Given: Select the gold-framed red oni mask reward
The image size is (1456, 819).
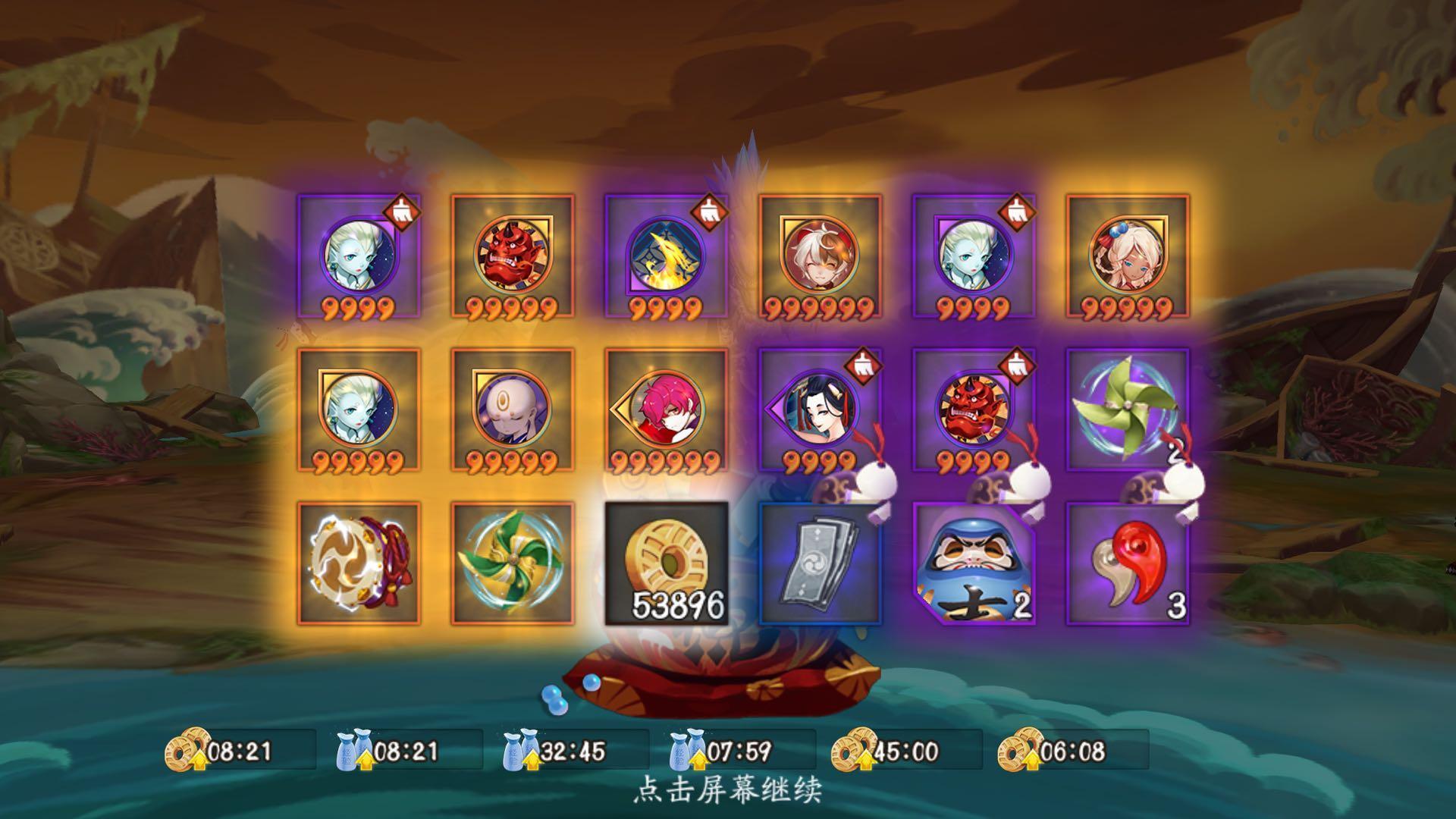Looking at the screenshot, I should 512,256.
